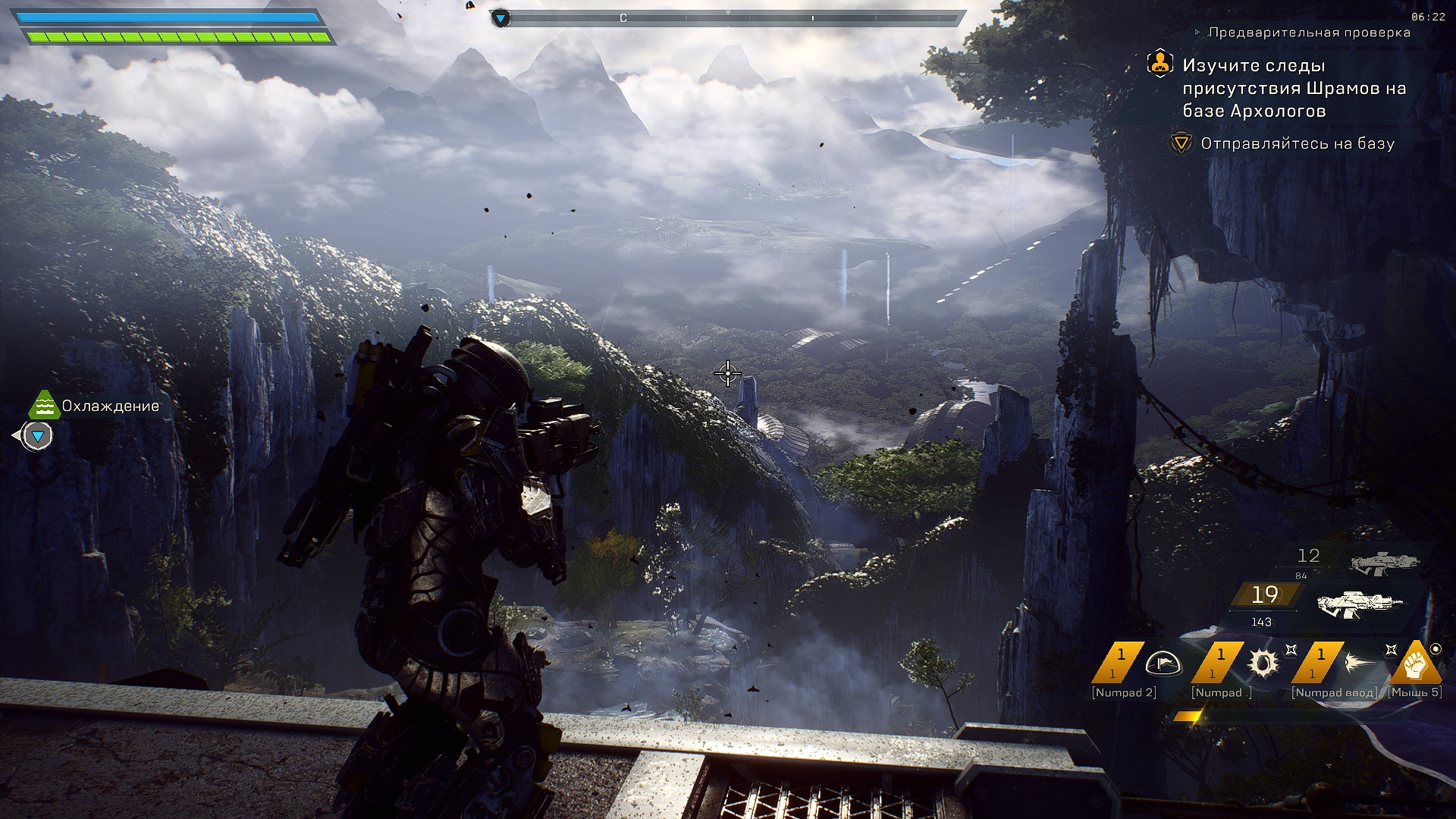Open the Шрамов main quest objective

coord(1294,88)
